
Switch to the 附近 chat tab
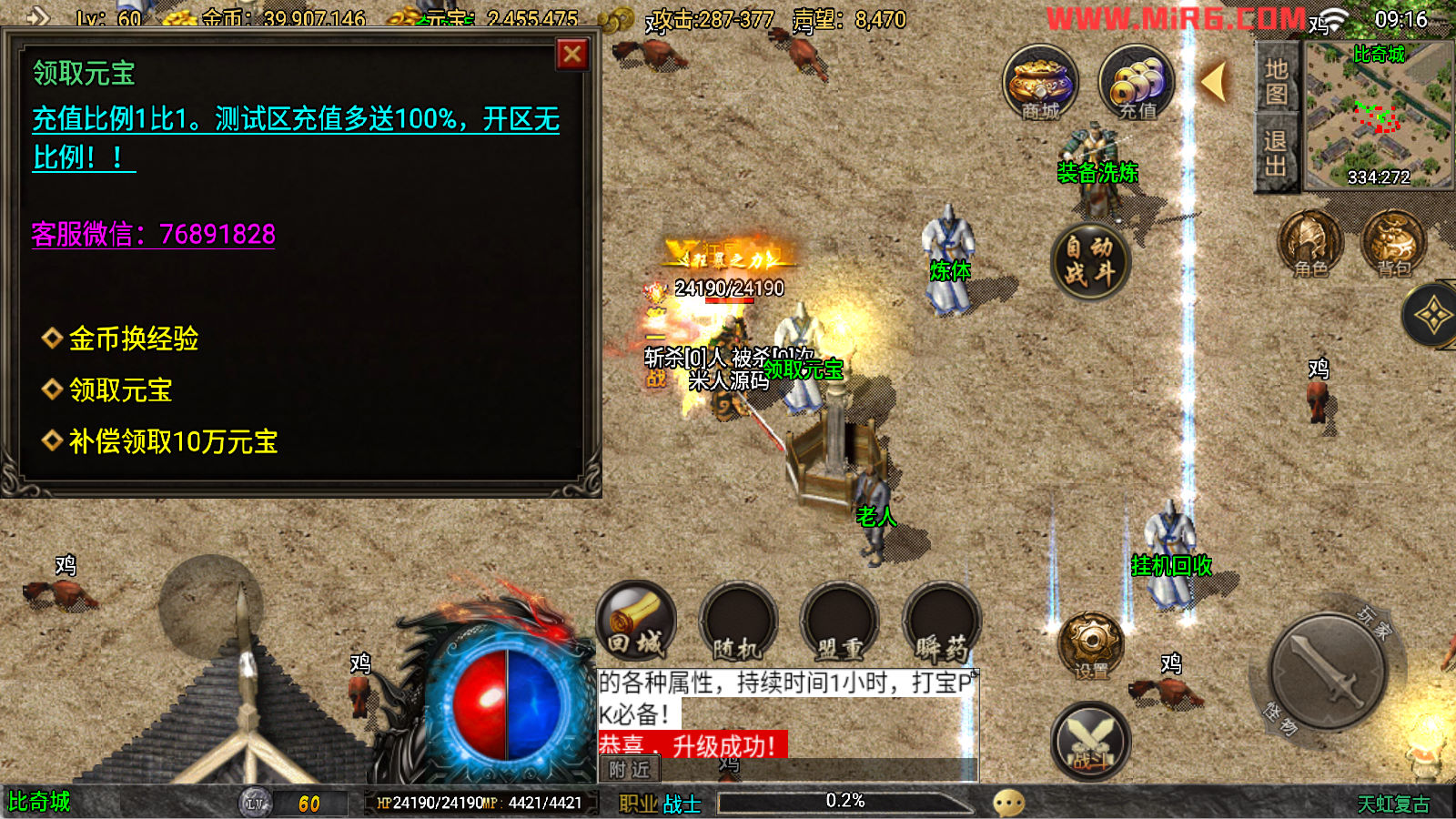(x=629, y=770)
